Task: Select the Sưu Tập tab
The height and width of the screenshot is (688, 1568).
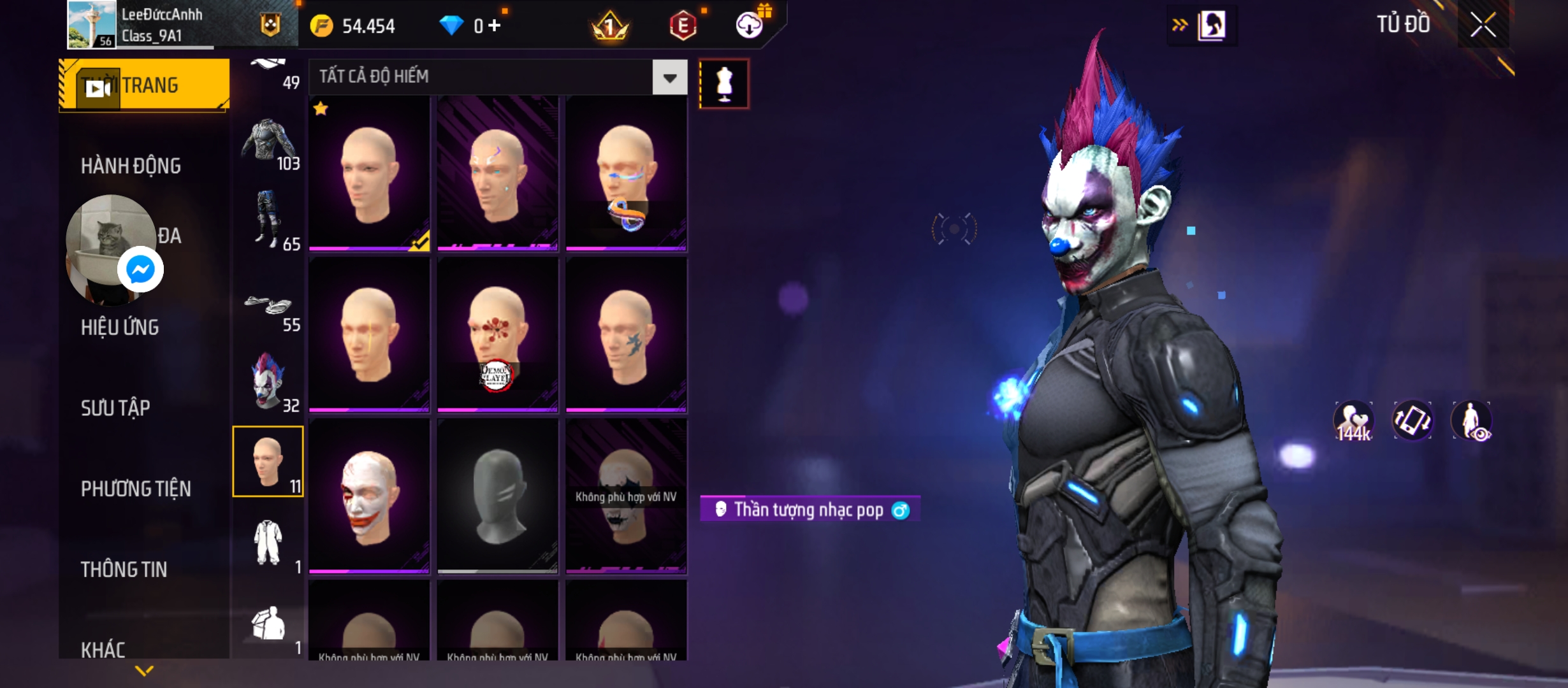Action: (x=115, y=408)
